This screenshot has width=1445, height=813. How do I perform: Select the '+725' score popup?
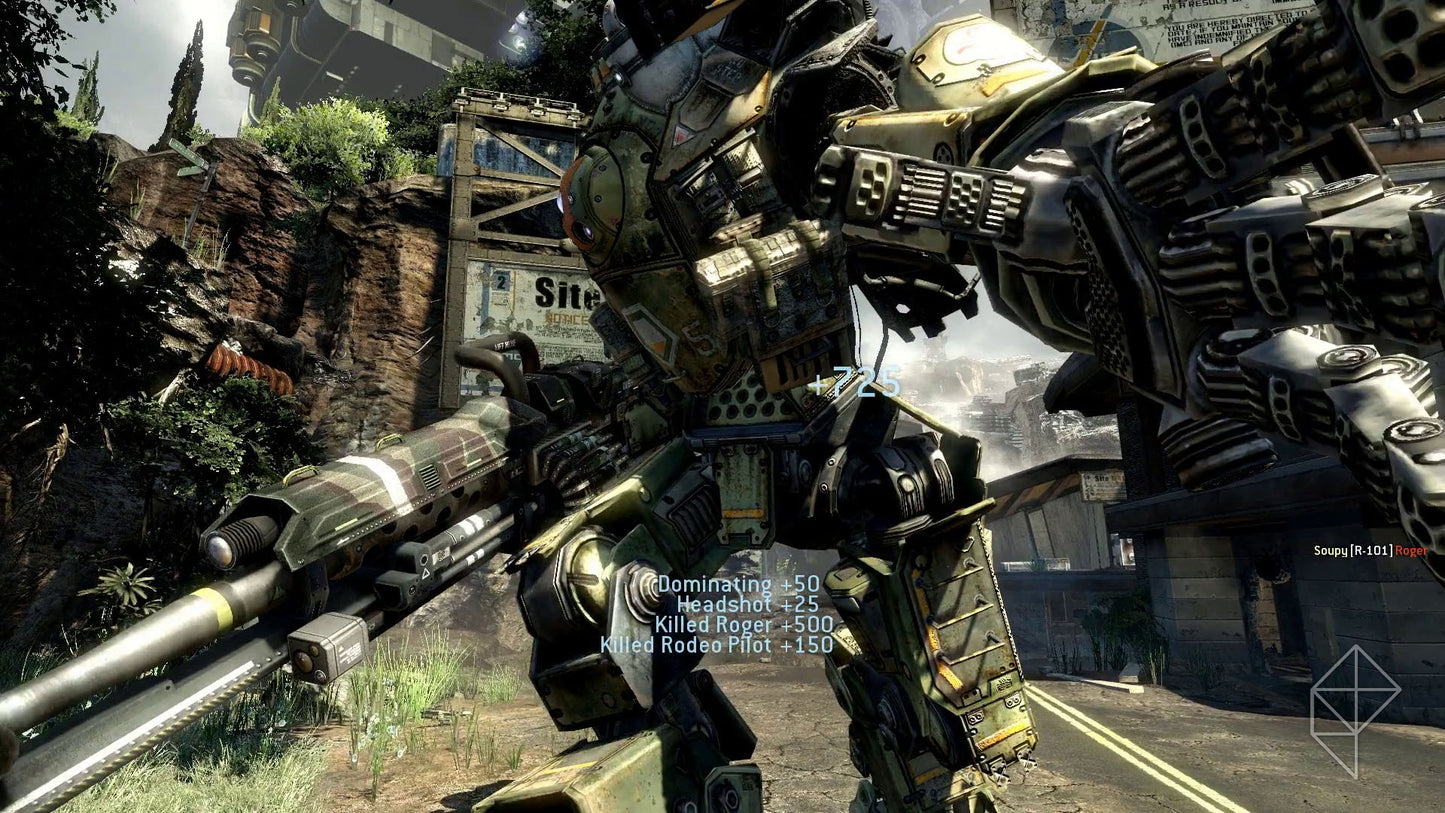(x=855, y=381)
